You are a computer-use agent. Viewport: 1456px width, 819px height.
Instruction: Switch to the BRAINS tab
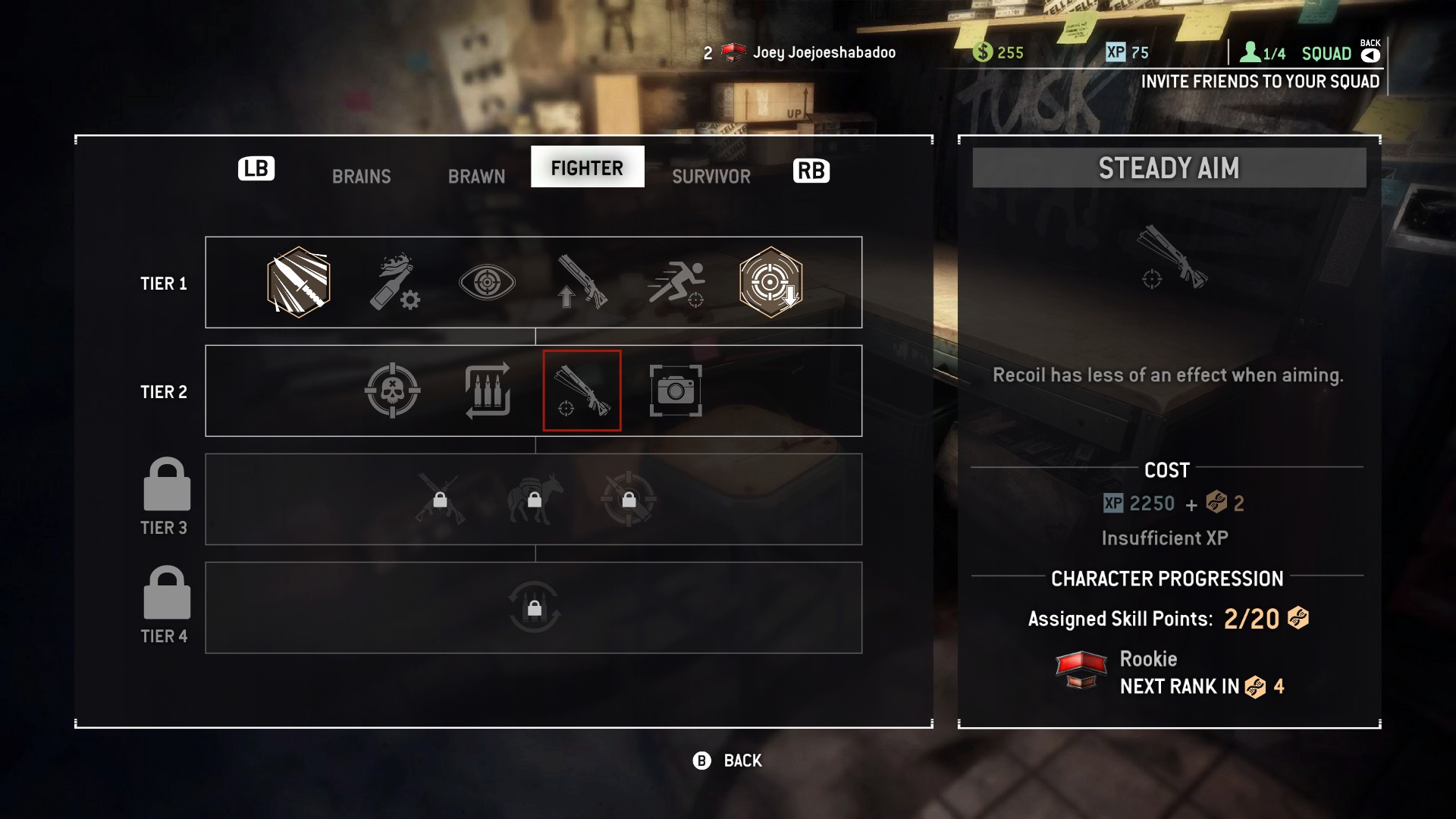tap(361, 176)
